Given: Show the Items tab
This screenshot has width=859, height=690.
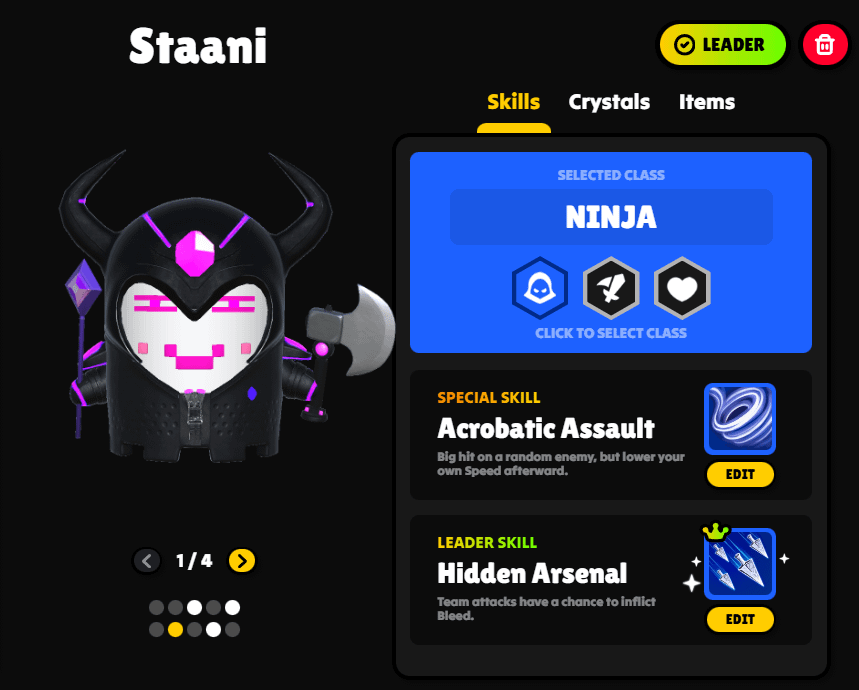Looking at the screenshot, I should pos(706,102).
